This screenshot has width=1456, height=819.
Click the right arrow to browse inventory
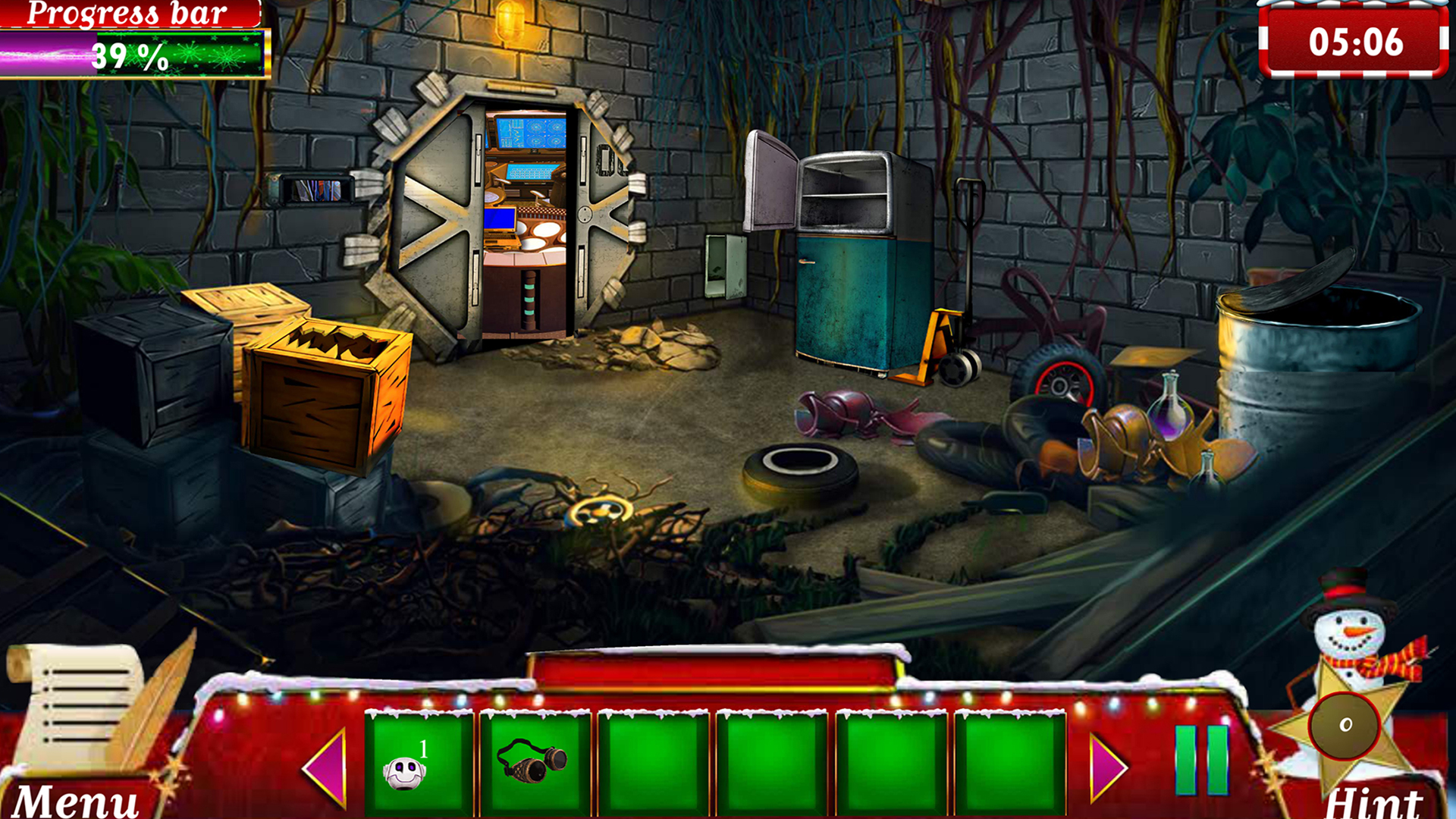(1109, 766)
